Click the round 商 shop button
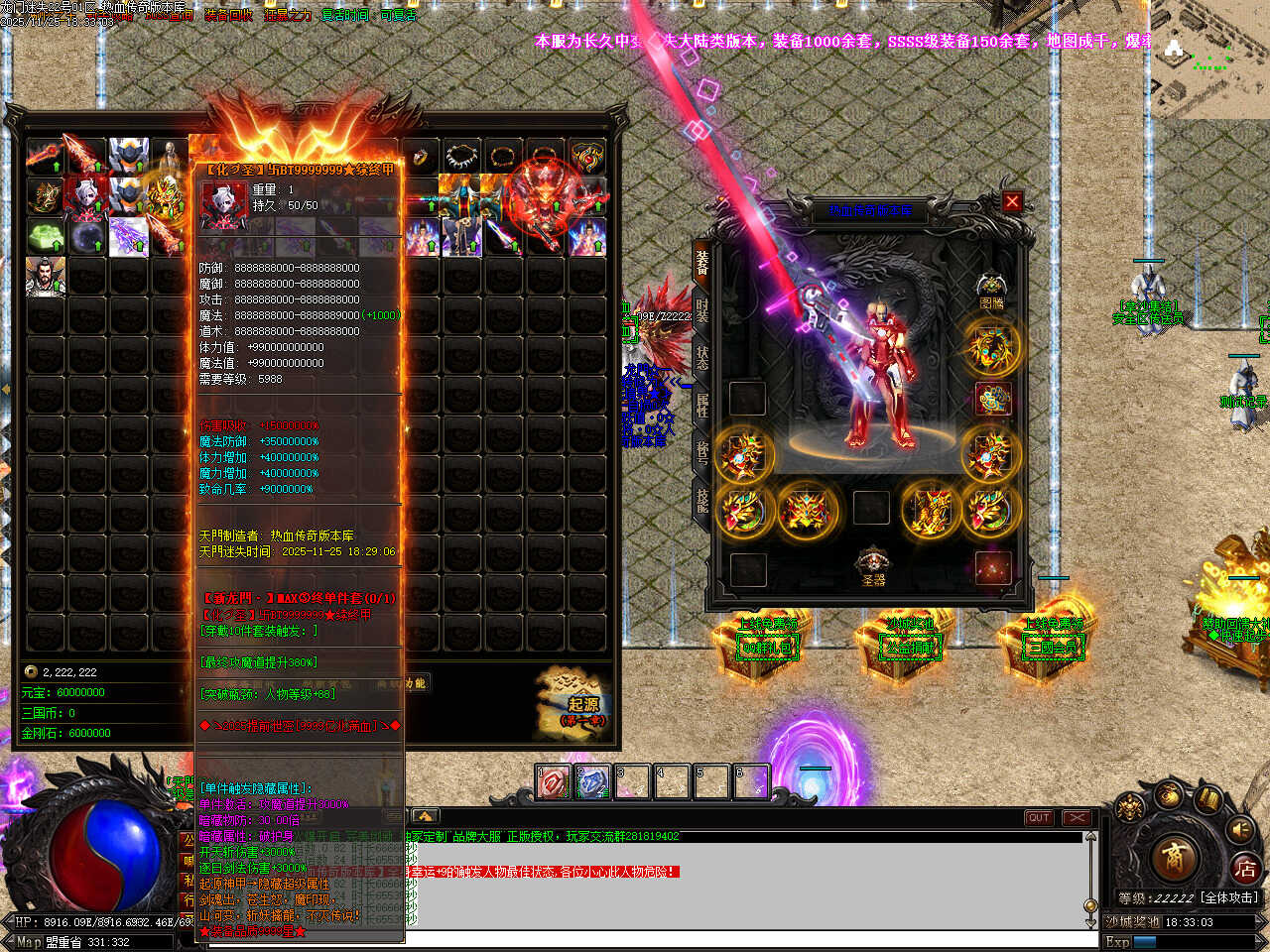Image resolution: width=1270 pixels, height=952 pixels. coord(1175,857)
